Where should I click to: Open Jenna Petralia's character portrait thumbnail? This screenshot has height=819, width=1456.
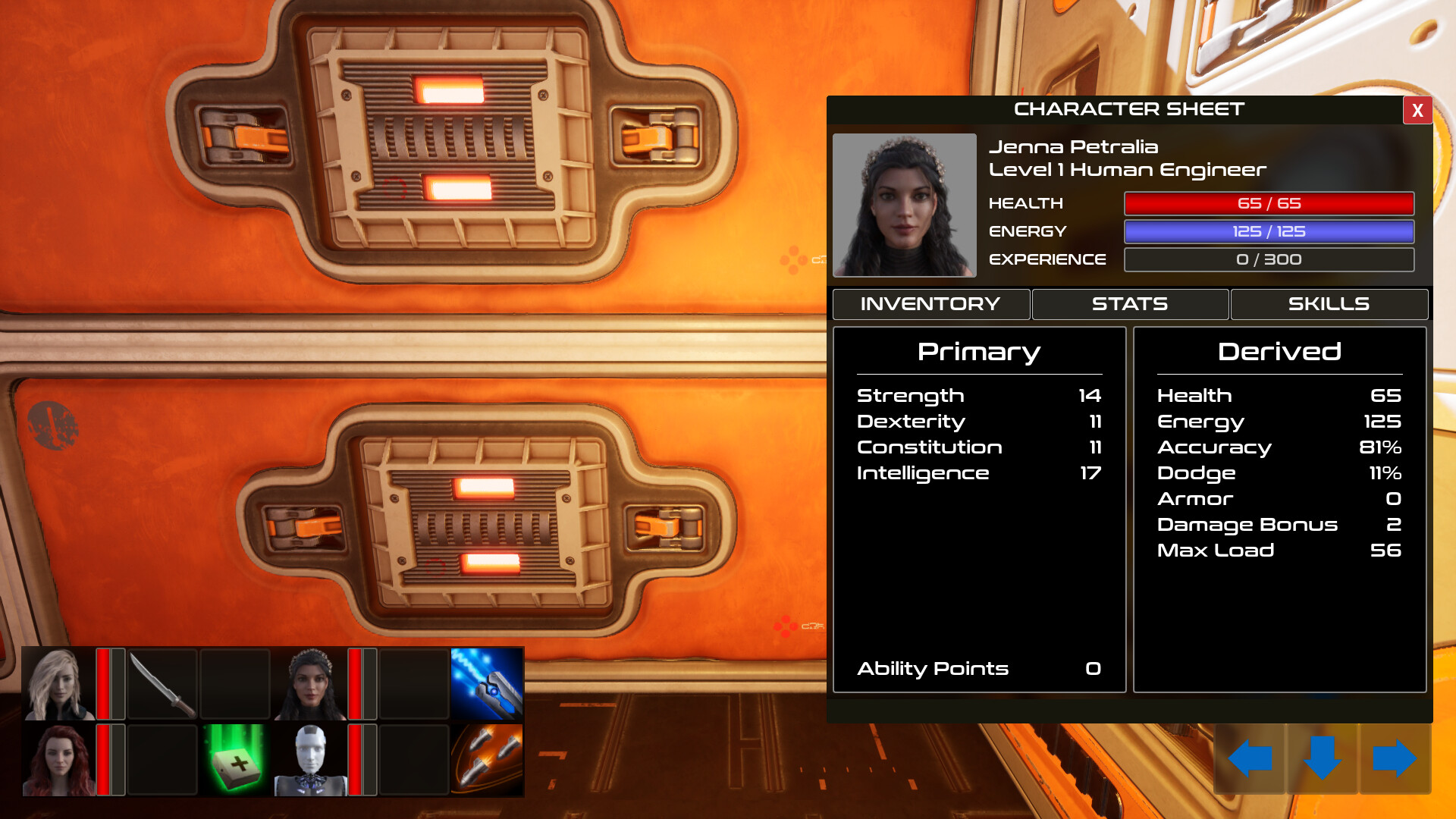point(903,205)
